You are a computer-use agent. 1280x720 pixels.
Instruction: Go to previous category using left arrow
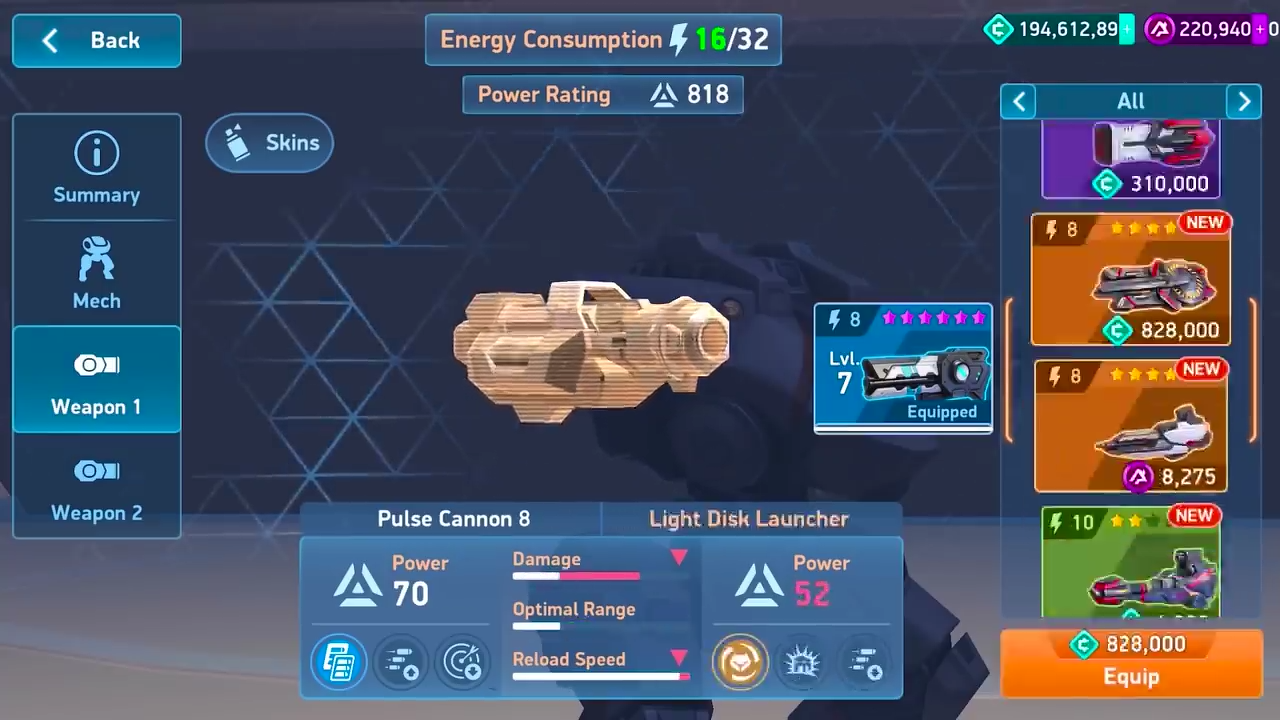click(1018, 100)
